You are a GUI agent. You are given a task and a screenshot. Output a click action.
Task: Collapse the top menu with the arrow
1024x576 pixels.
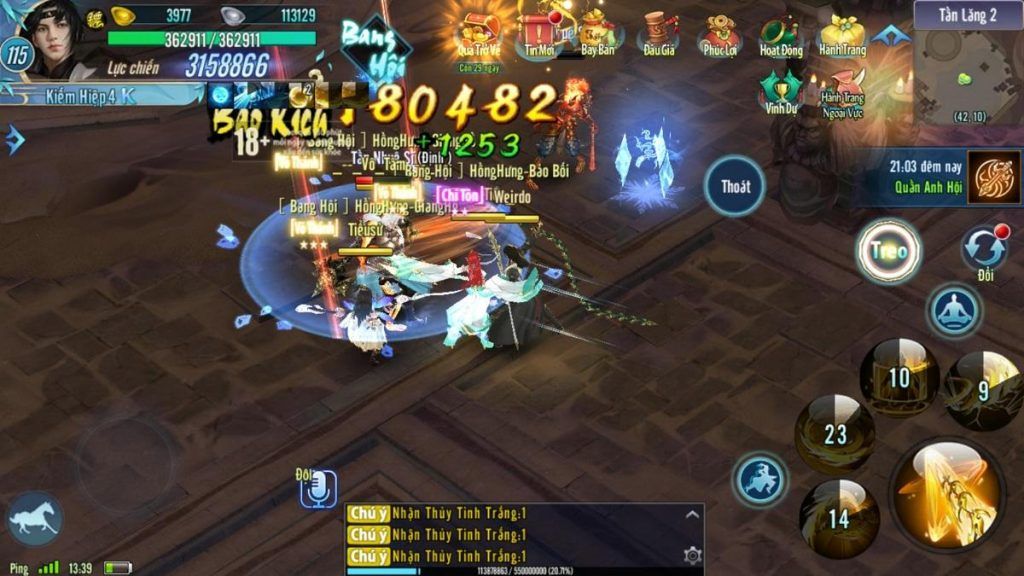[x=889, y=36]
